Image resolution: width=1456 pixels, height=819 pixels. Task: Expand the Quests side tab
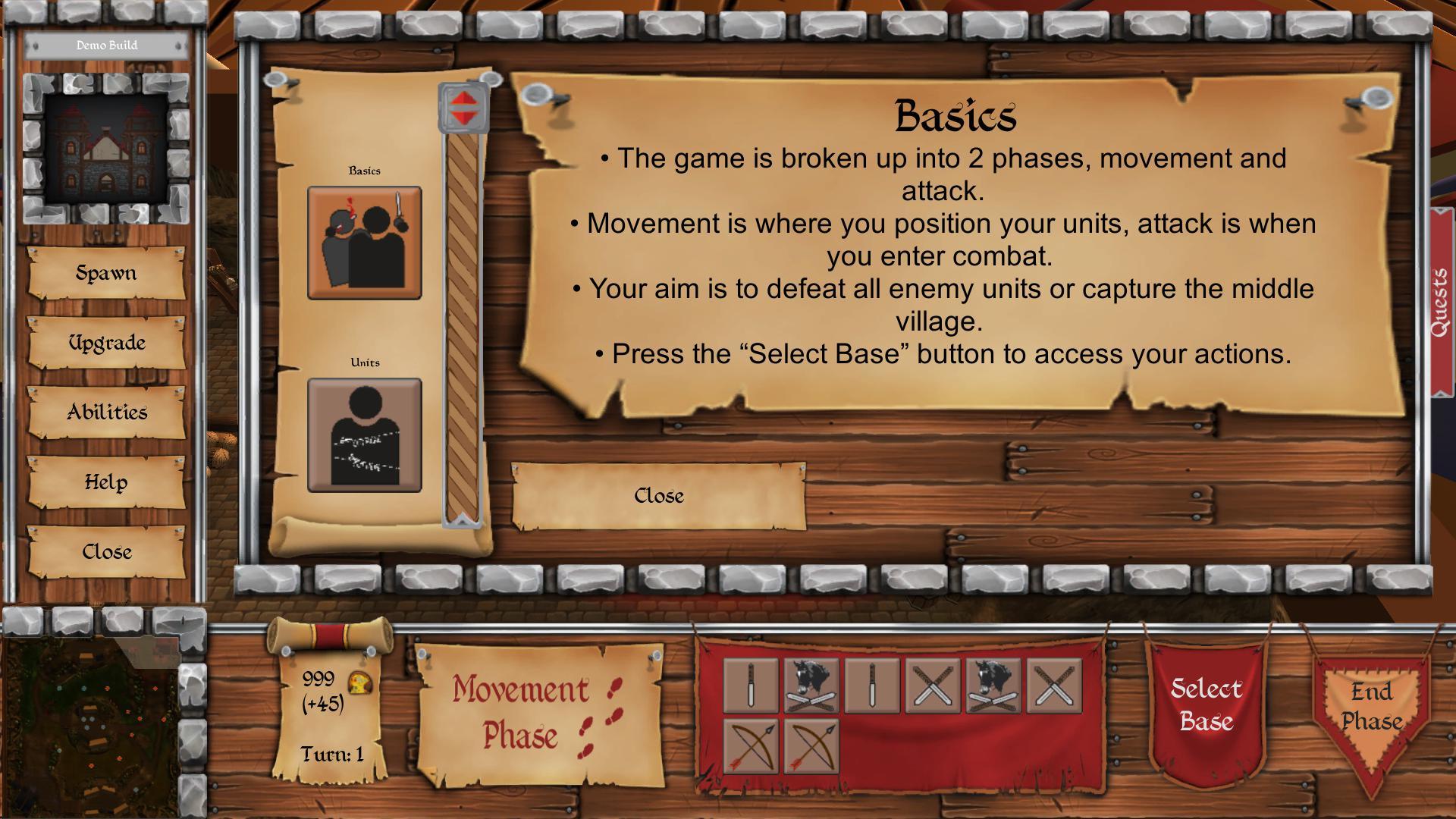click(x=1441, y=302)
